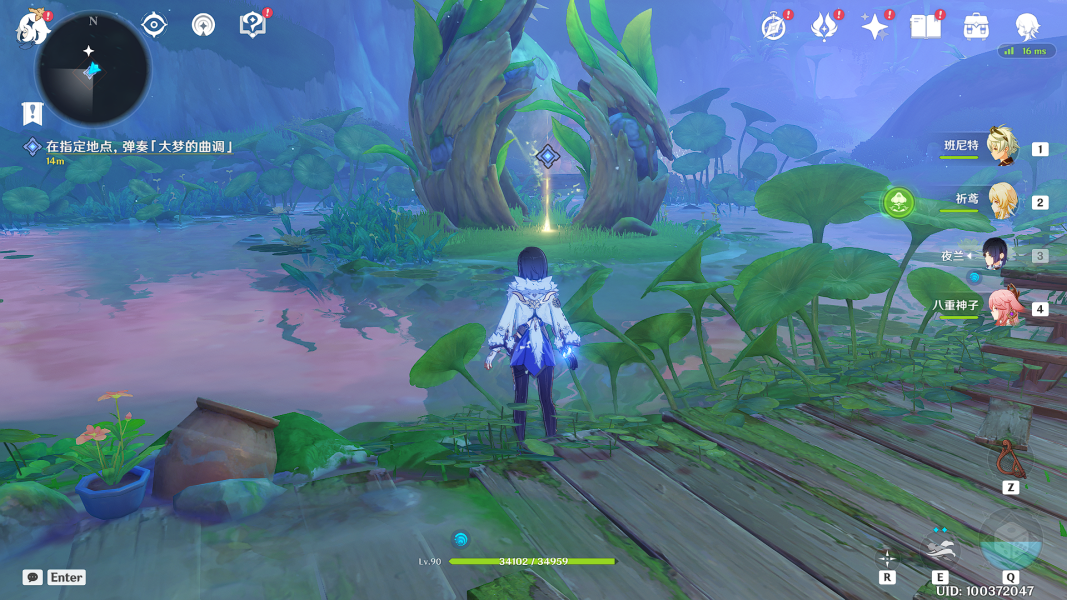The image size is (1067, 600).
Task: Open the chat box speech bubble
Action: pos(33,577)
